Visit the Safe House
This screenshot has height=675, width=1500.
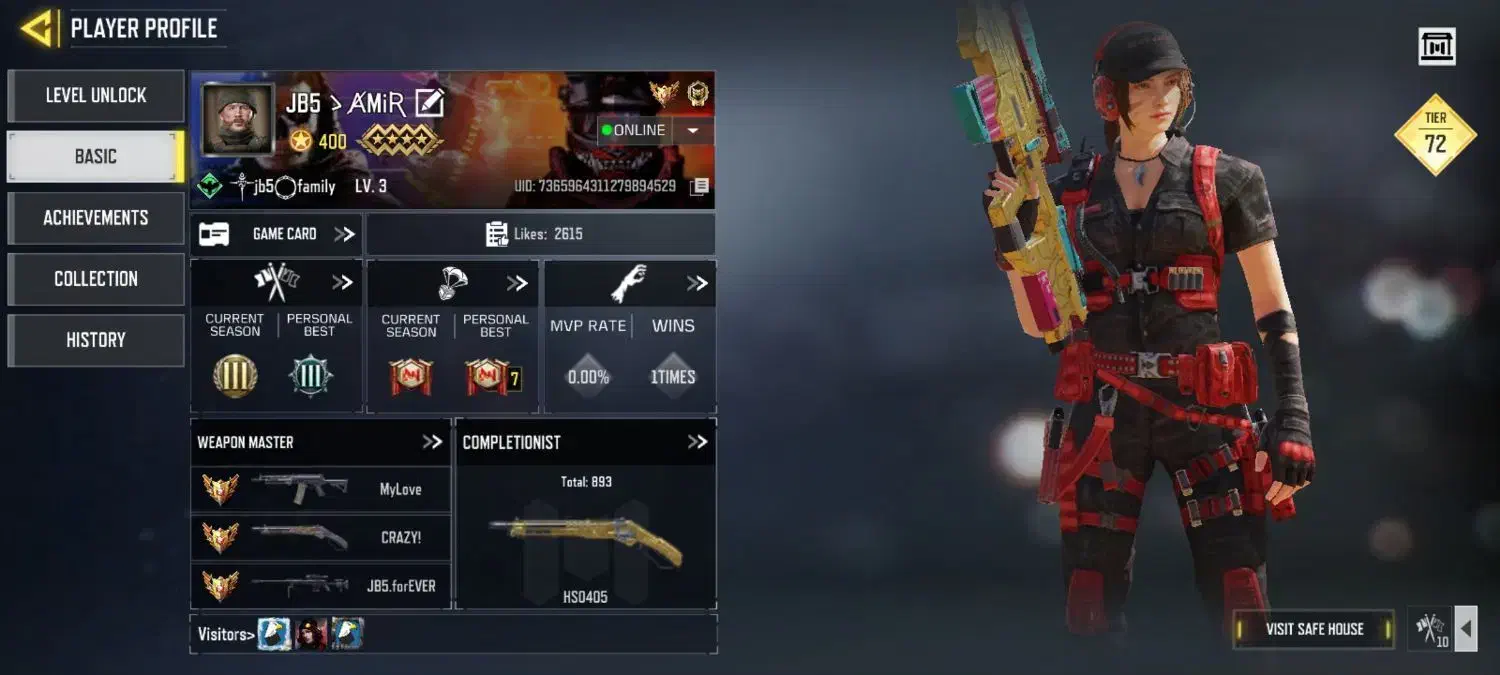1314,629
